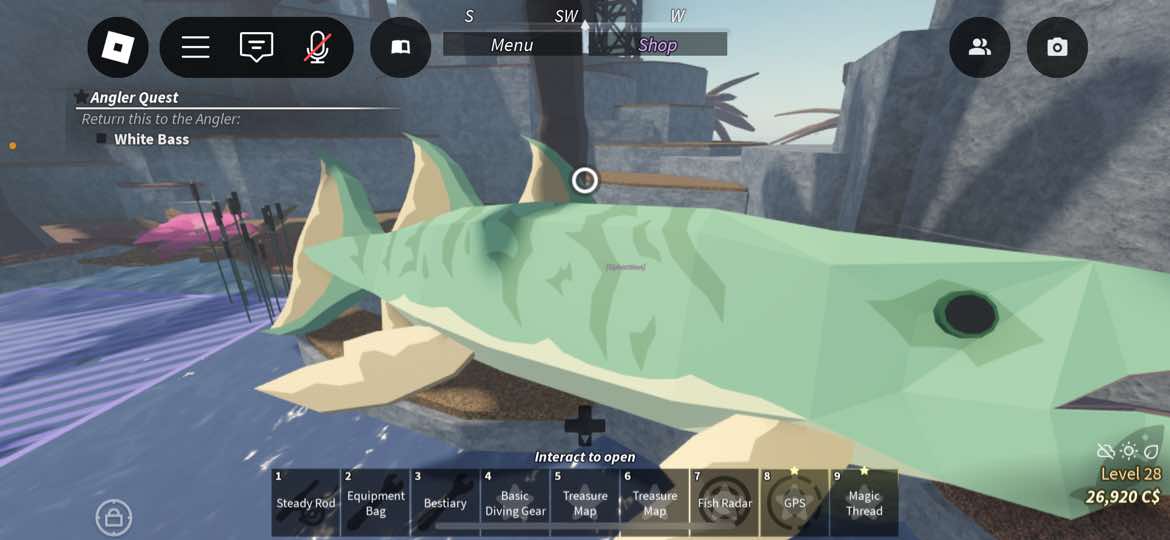1170x540 pixels.
Task: Open the chat speech bubble
Action: 256,47
